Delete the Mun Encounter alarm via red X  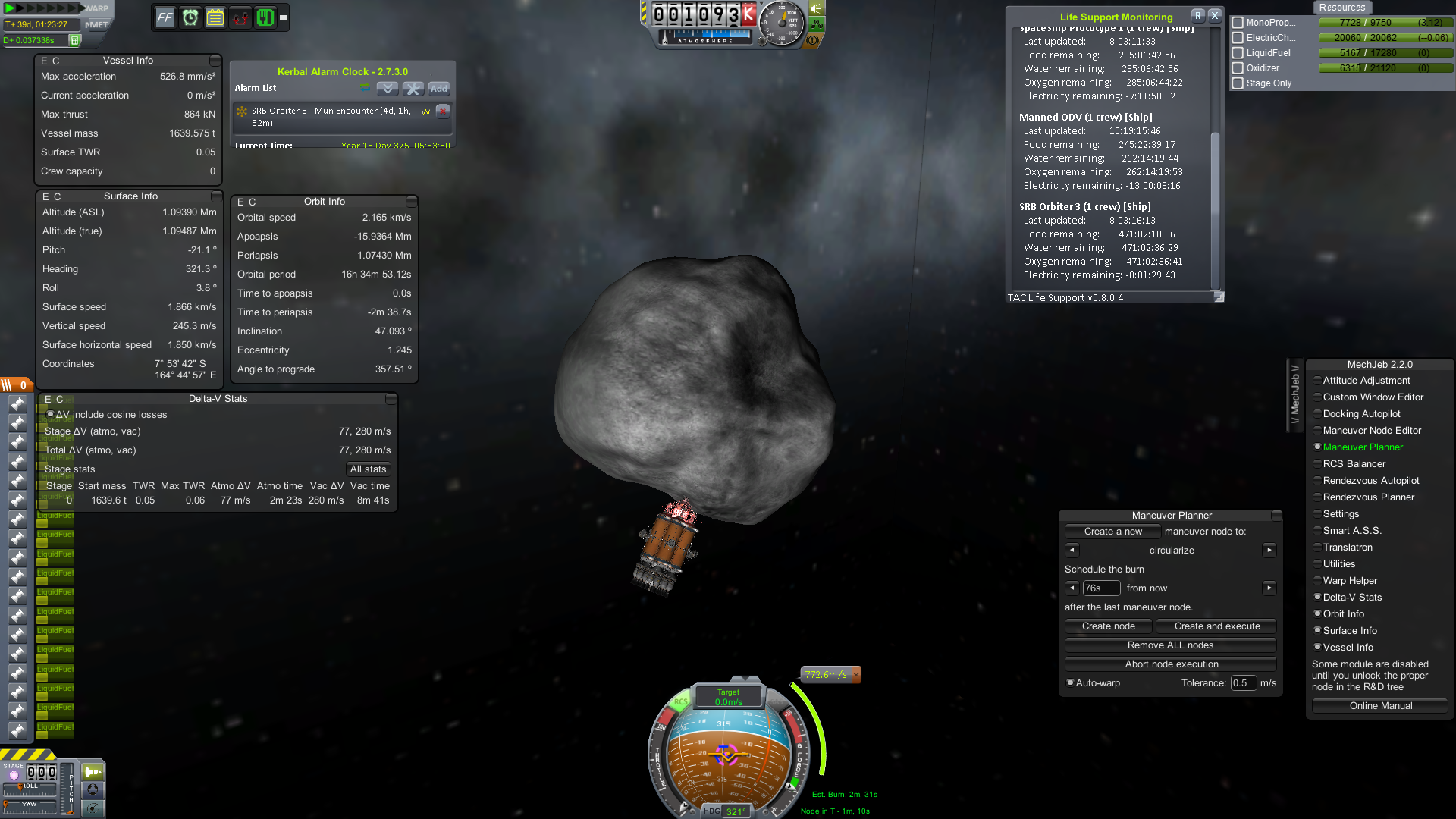tap(442, 111)
